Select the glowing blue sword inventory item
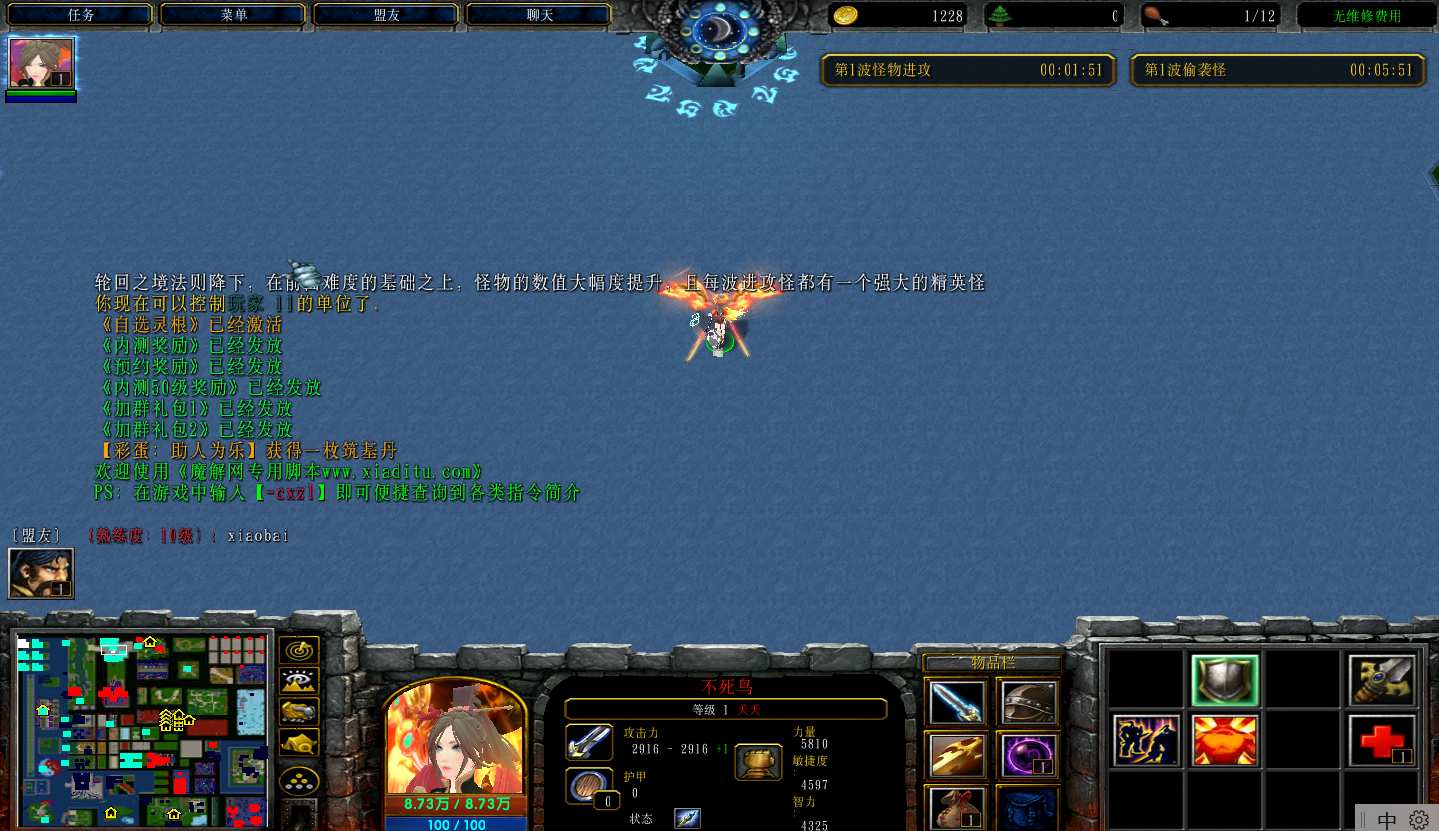The height and width of the screenshot is (831, 1439). click(956, 702)
